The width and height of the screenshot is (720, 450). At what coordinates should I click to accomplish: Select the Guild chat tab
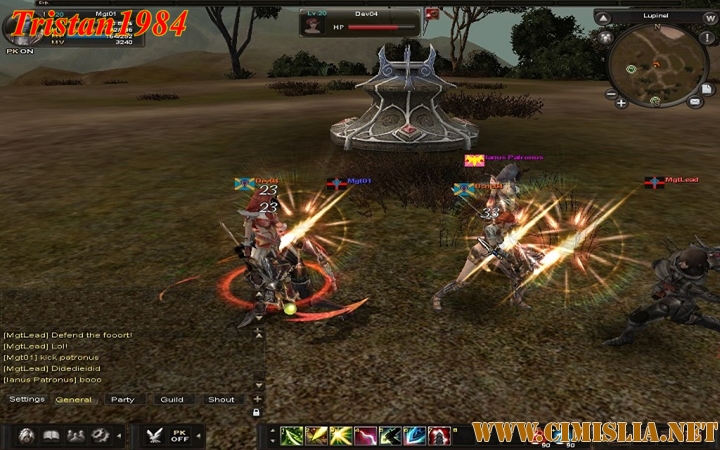[171, 400]
